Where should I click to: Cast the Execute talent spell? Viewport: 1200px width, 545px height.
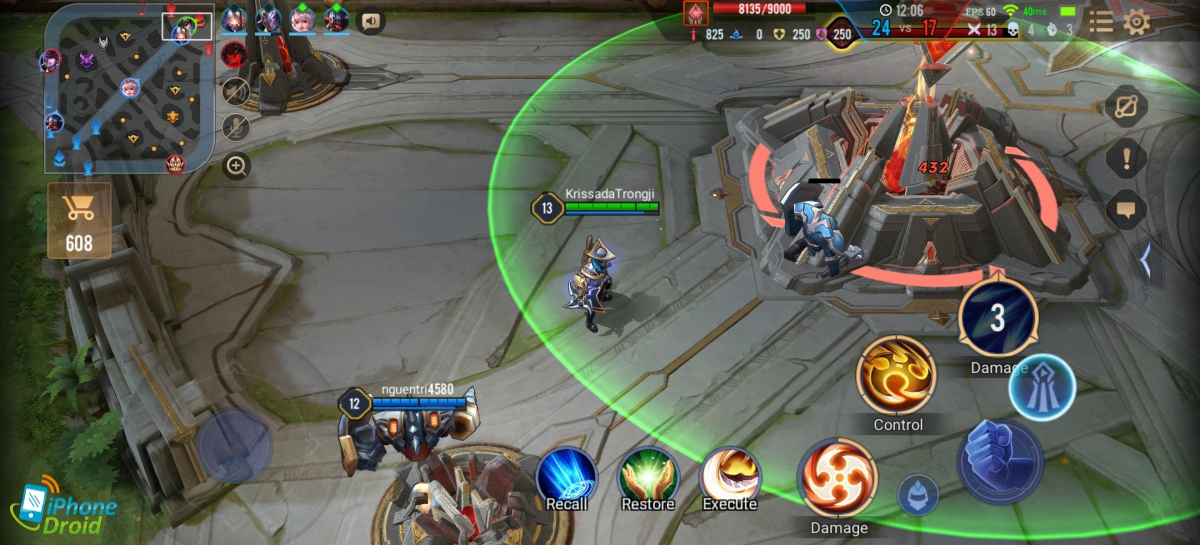pos(729,479)
